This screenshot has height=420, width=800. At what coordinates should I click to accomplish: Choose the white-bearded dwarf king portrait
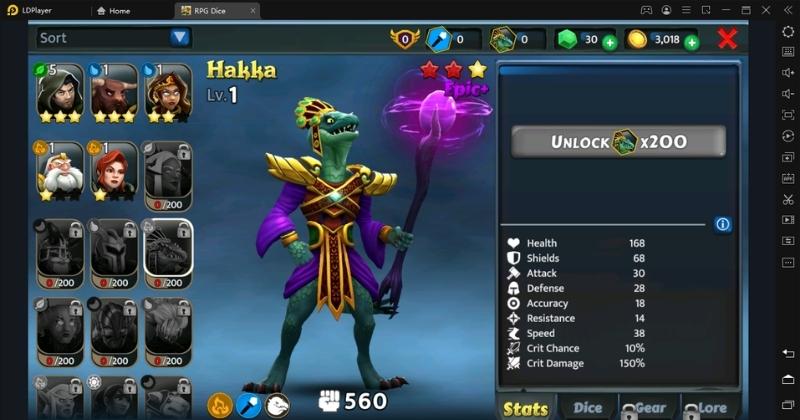tap(60, 171)
